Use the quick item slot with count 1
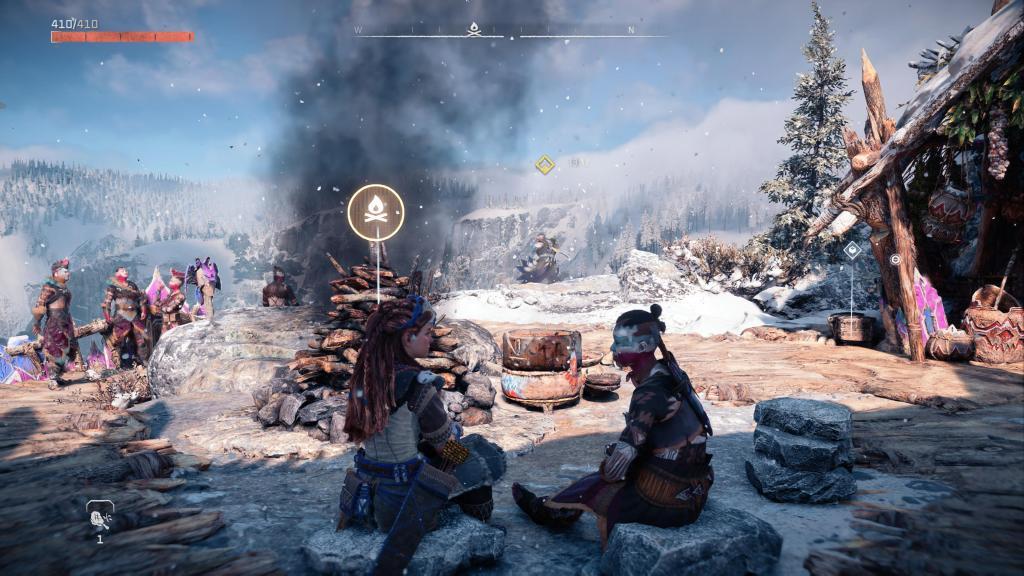 pyautogui.click(x=99, y=516)
